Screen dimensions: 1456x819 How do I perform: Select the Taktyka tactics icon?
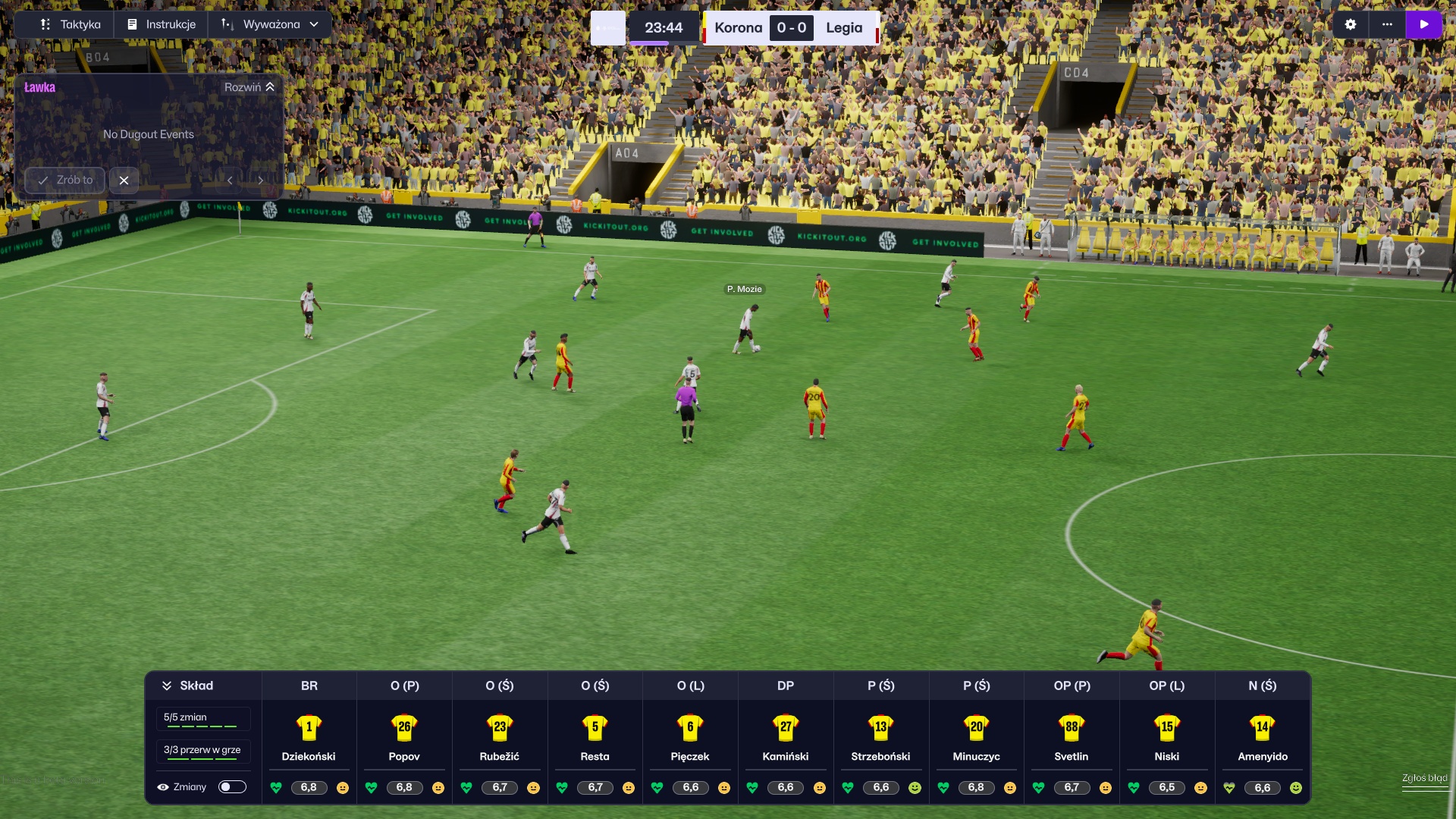coord(44,24)
